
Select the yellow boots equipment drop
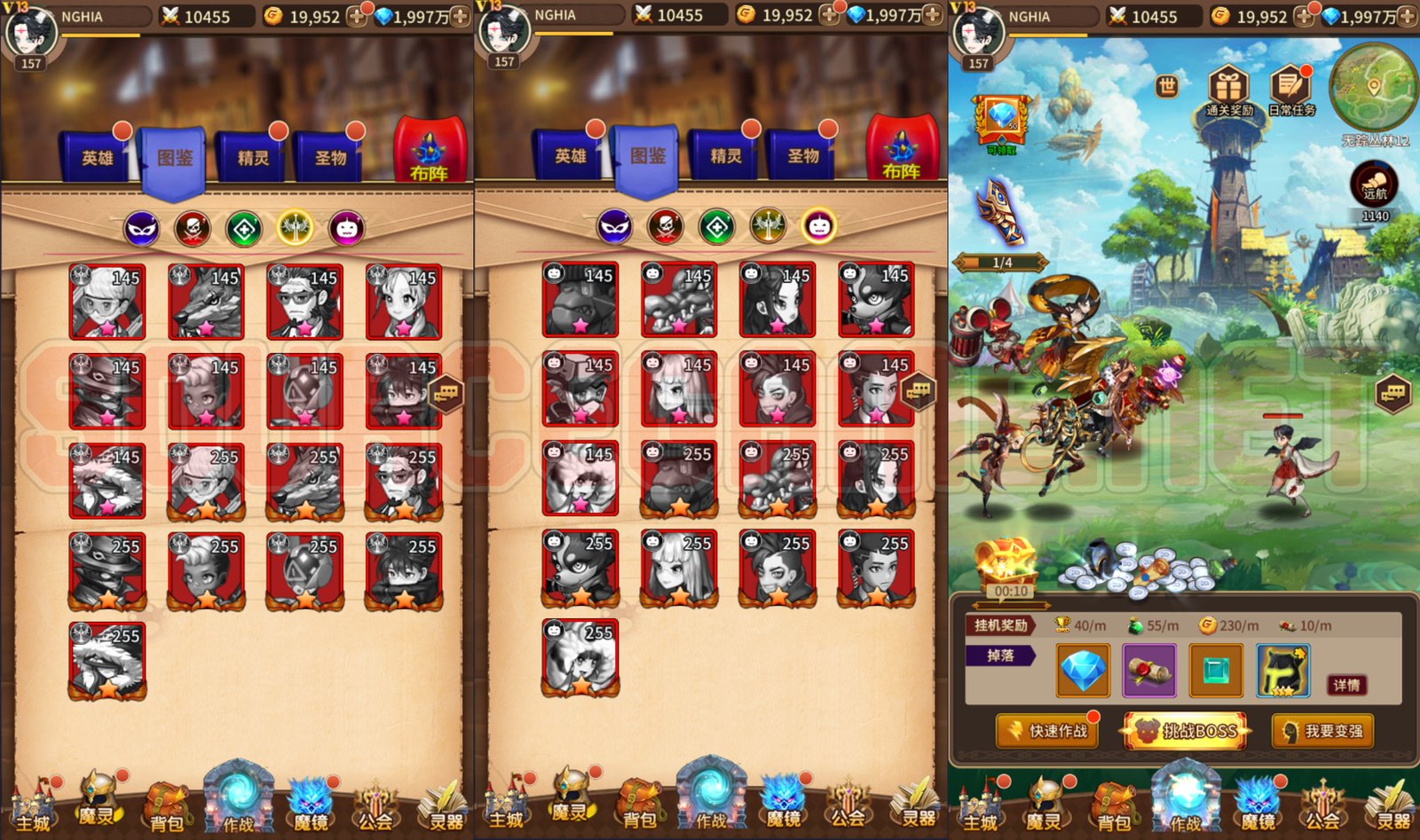click(x=1282, y=670)
